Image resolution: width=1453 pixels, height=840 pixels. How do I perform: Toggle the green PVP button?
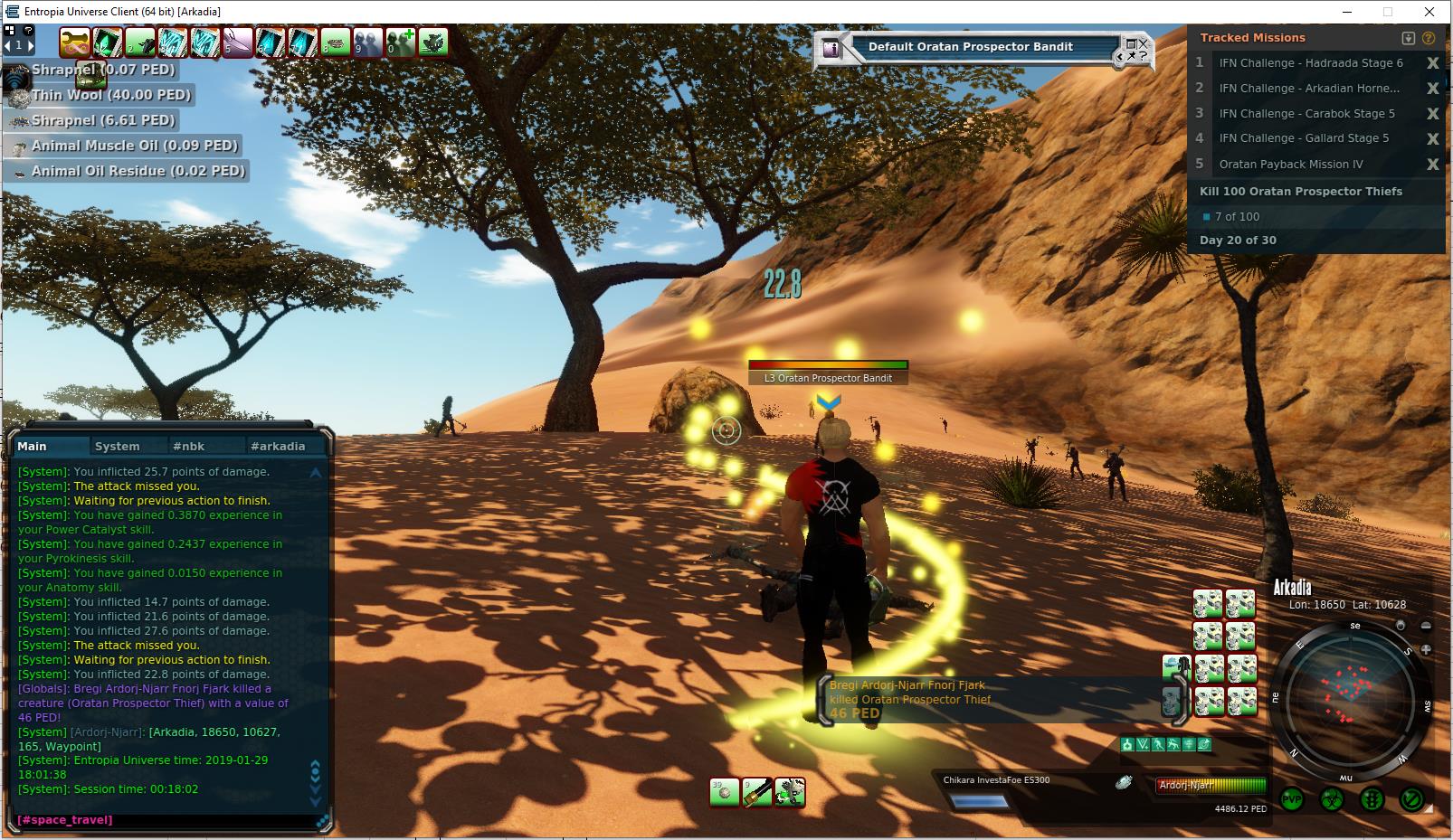1292,799
